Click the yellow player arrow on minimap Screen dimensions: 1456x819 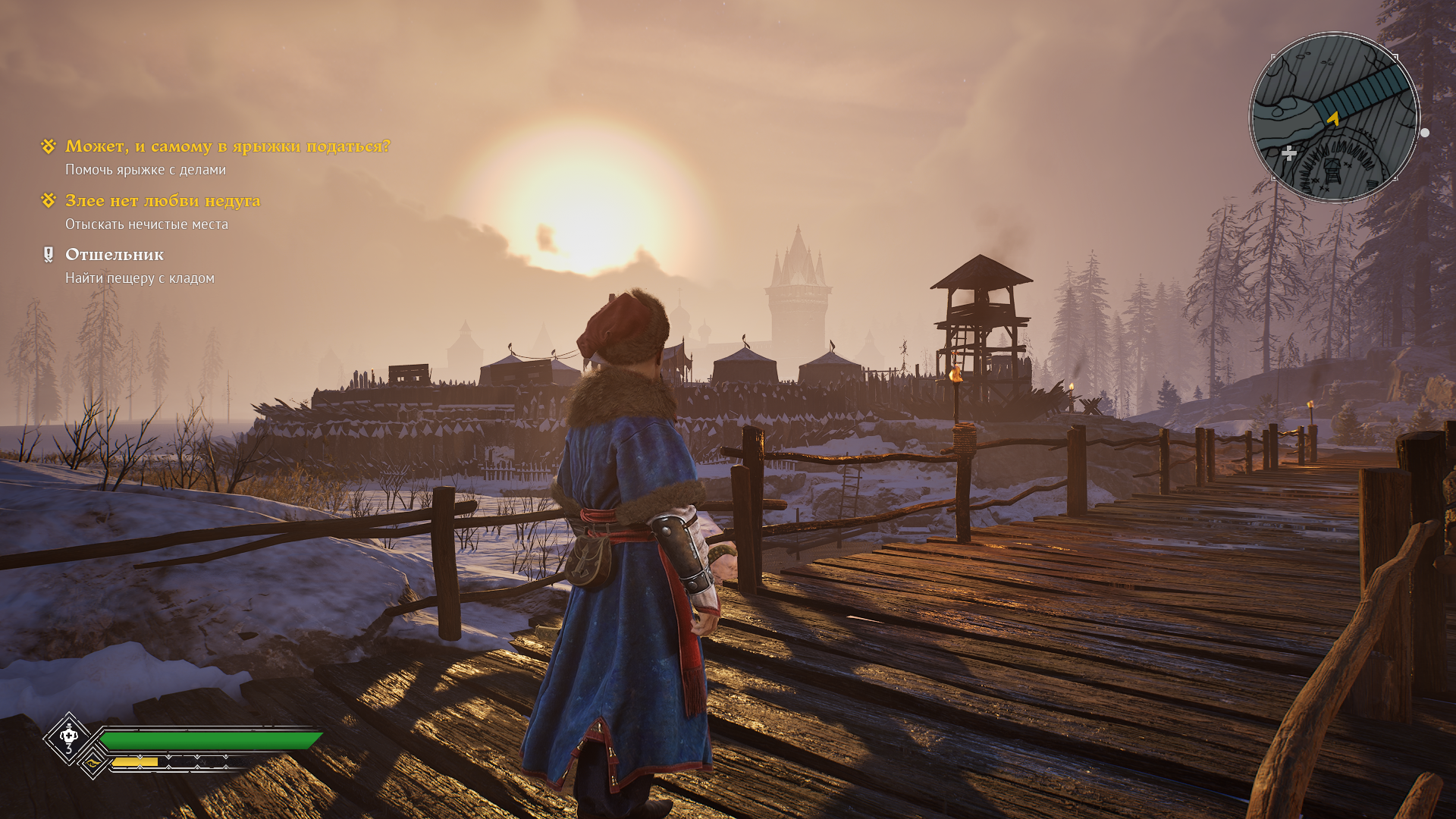[x=1333, y=118]
